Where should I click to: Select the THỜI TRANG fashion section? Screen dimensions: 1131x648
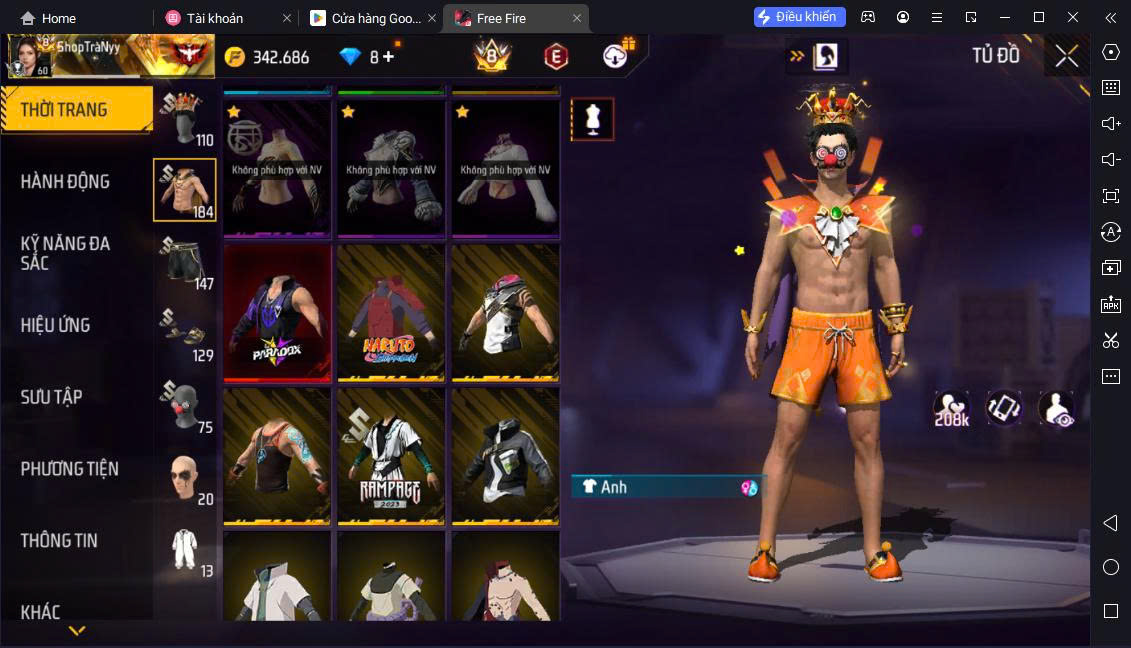coord(64,110)
